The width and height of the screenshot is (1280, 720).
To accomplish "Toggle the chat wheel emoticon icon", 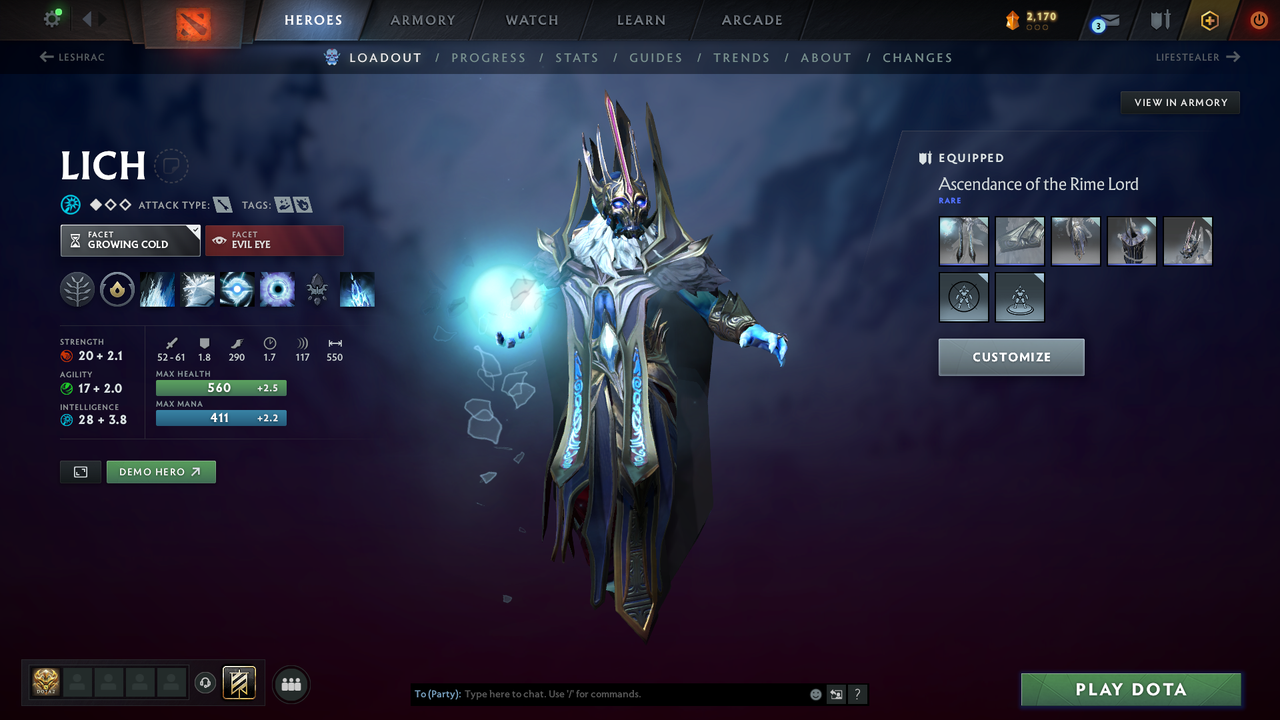I will pos(815,693).
